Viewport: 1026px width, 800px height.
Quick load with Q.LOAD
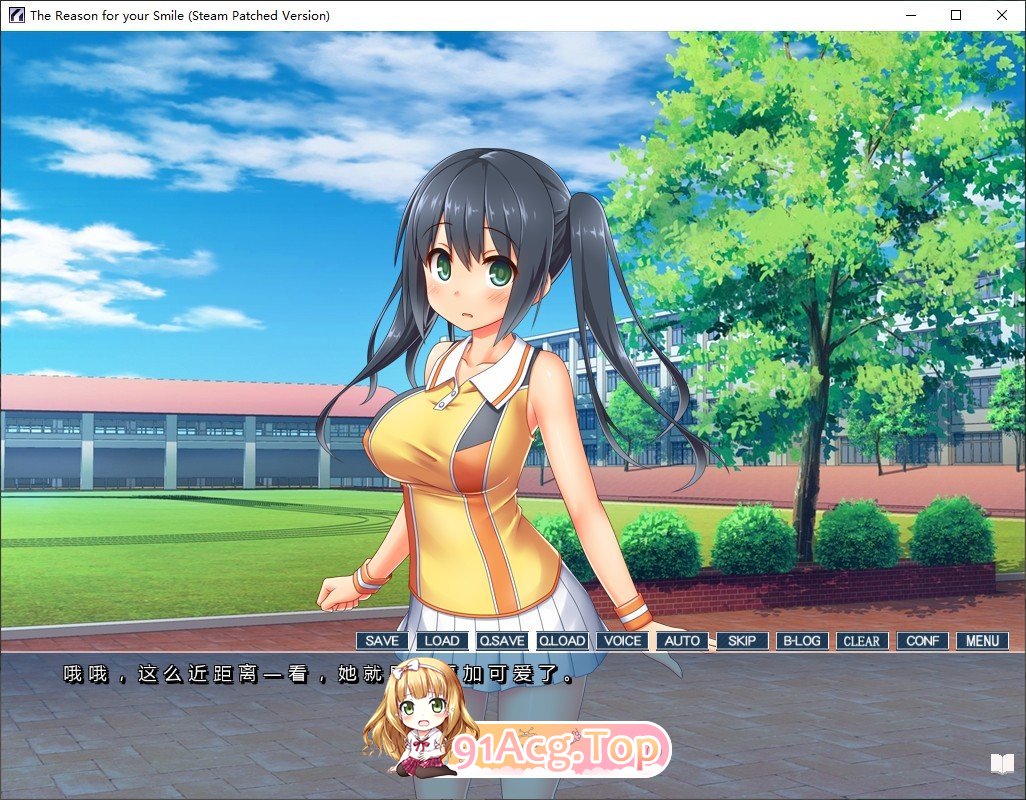click(562, 641)
